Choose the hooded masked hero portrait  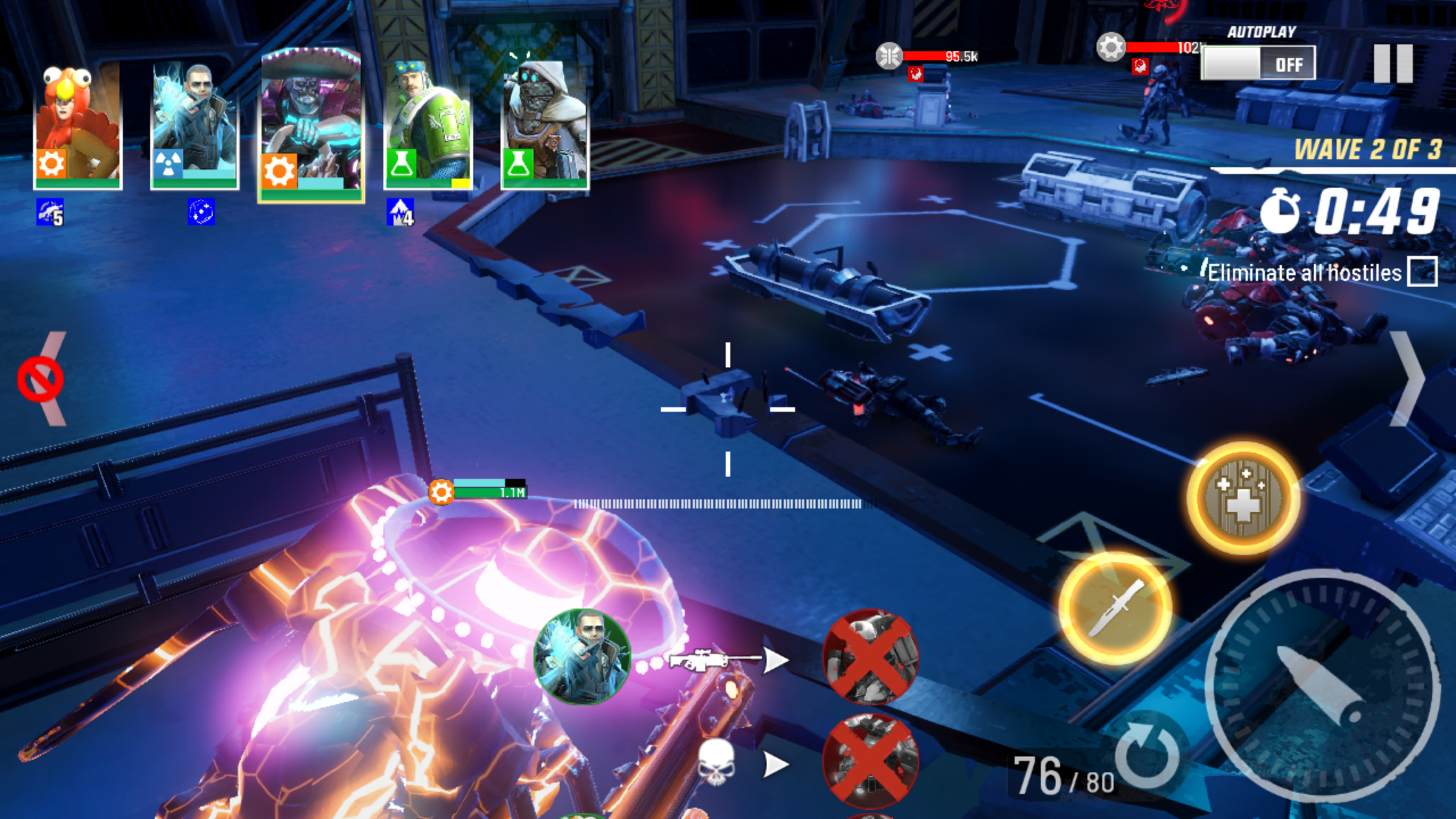click(545, 125)
